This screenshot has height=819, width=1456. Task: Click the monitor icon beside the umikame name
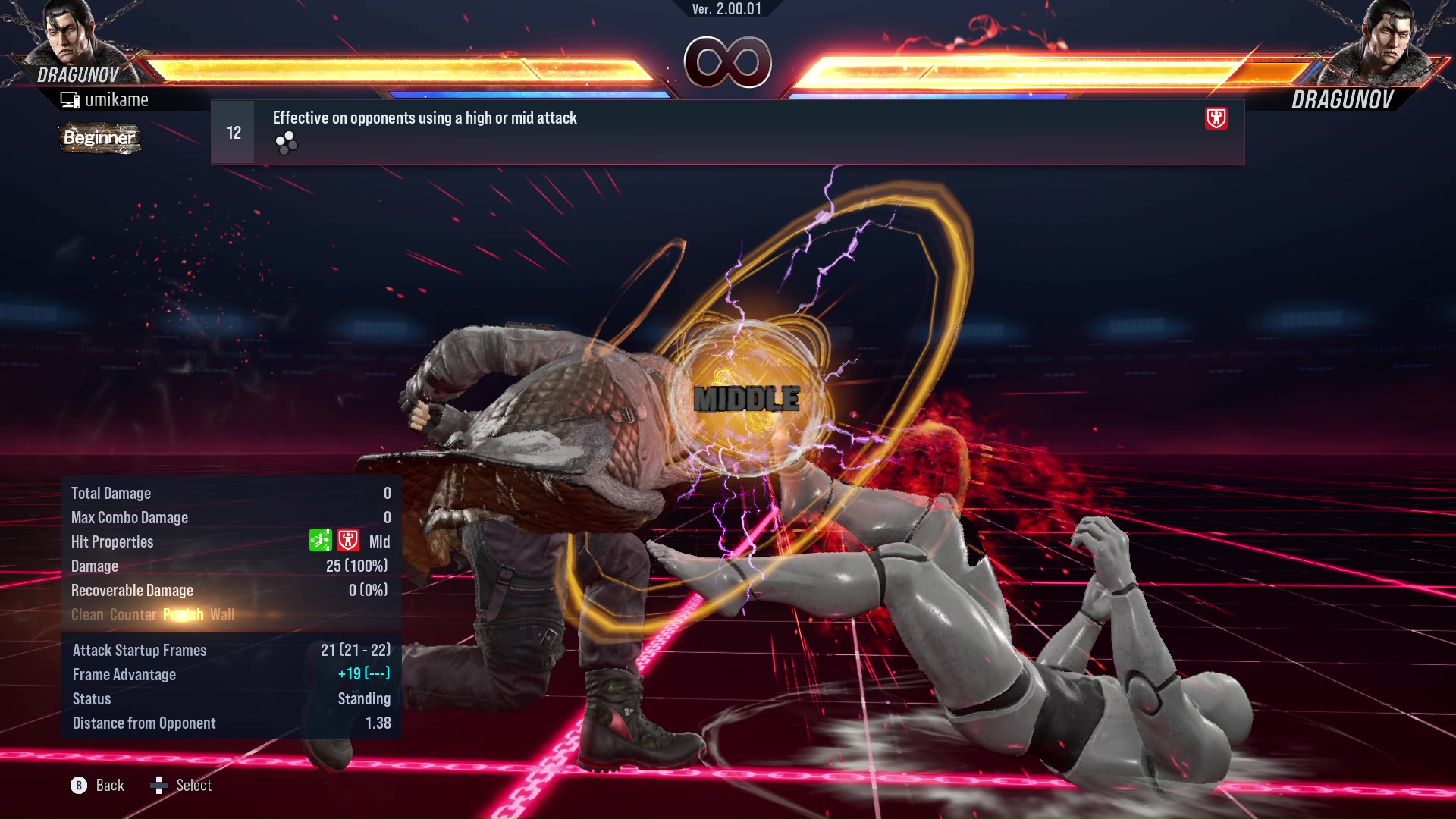coord(70,99)
